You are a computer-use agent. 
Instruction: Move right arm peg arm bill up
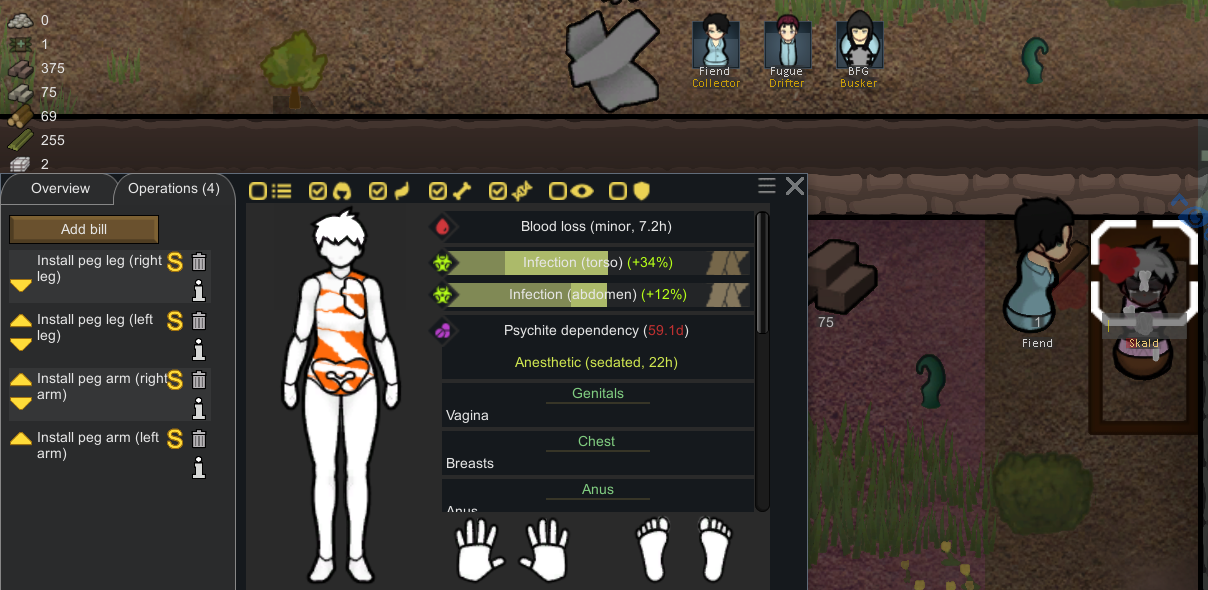click(21, 380)
